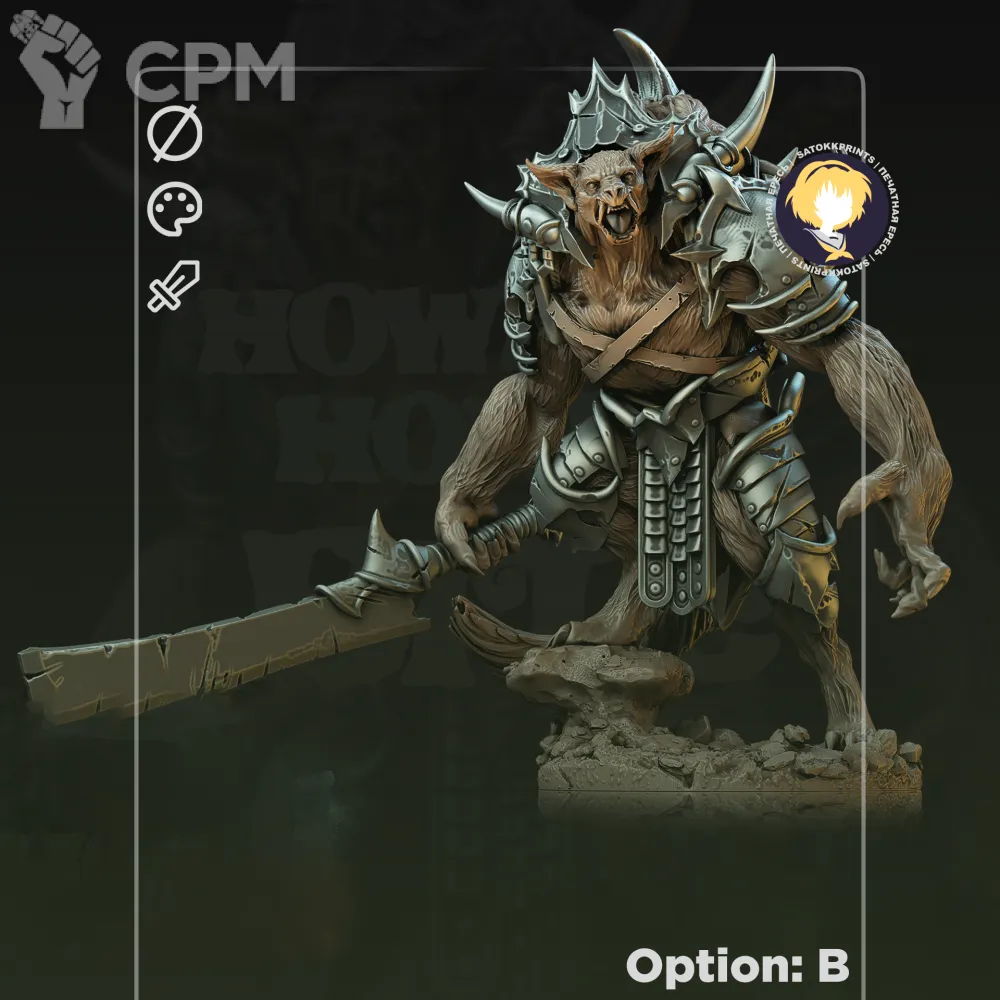Select the Option: B label

pos(737,966)
